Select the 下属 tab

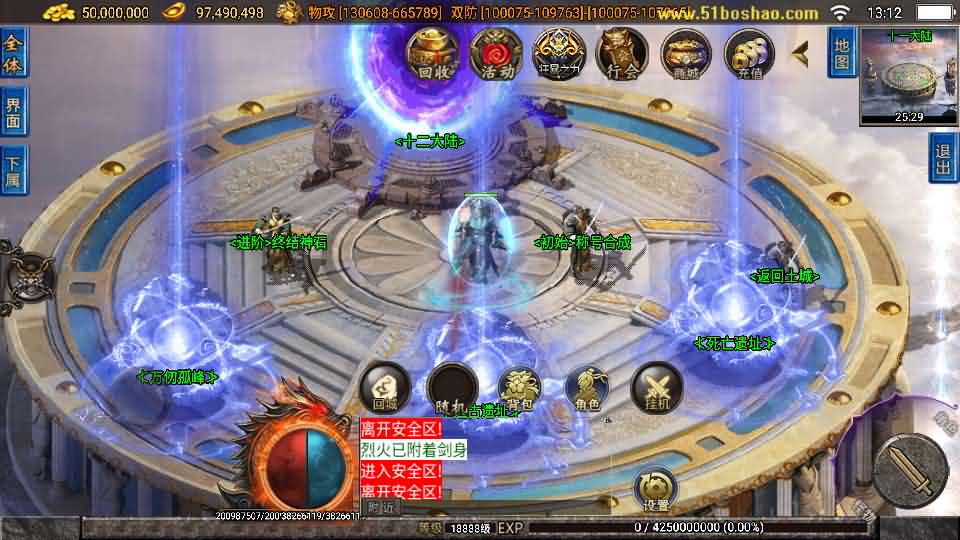pos(14,168)
